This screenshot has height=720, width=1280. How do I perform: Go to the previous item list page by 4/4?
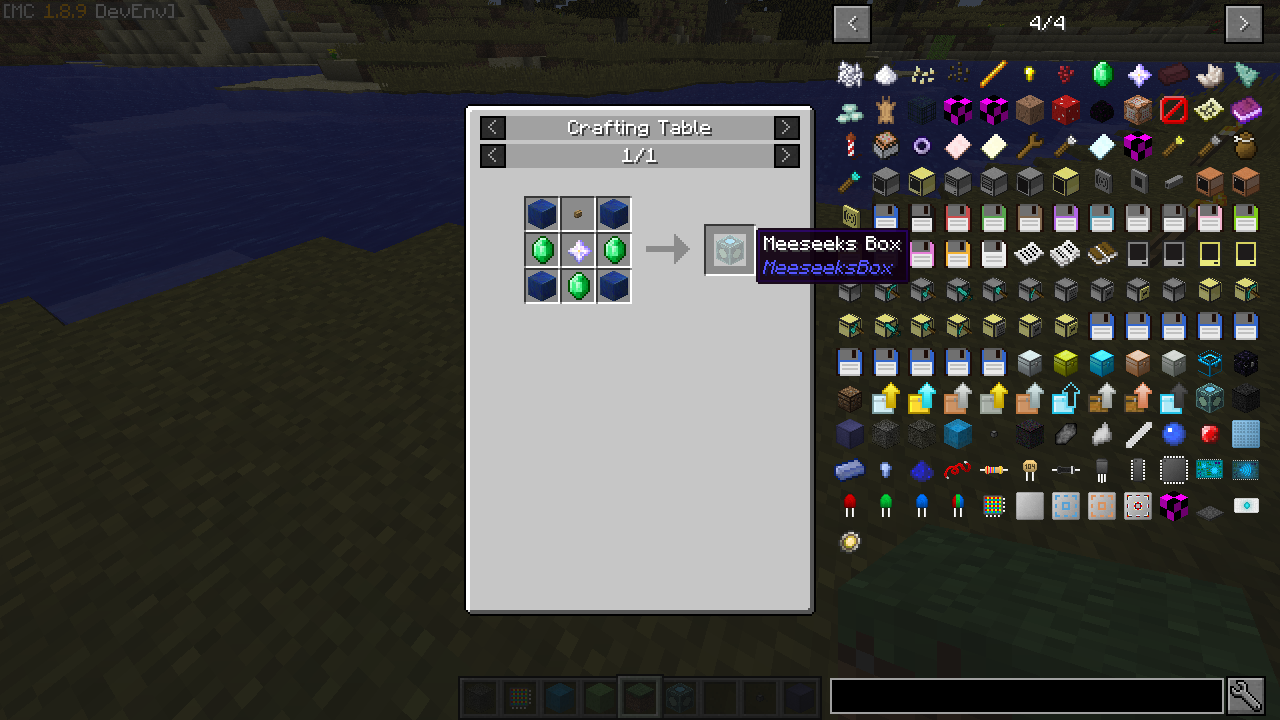852,24
